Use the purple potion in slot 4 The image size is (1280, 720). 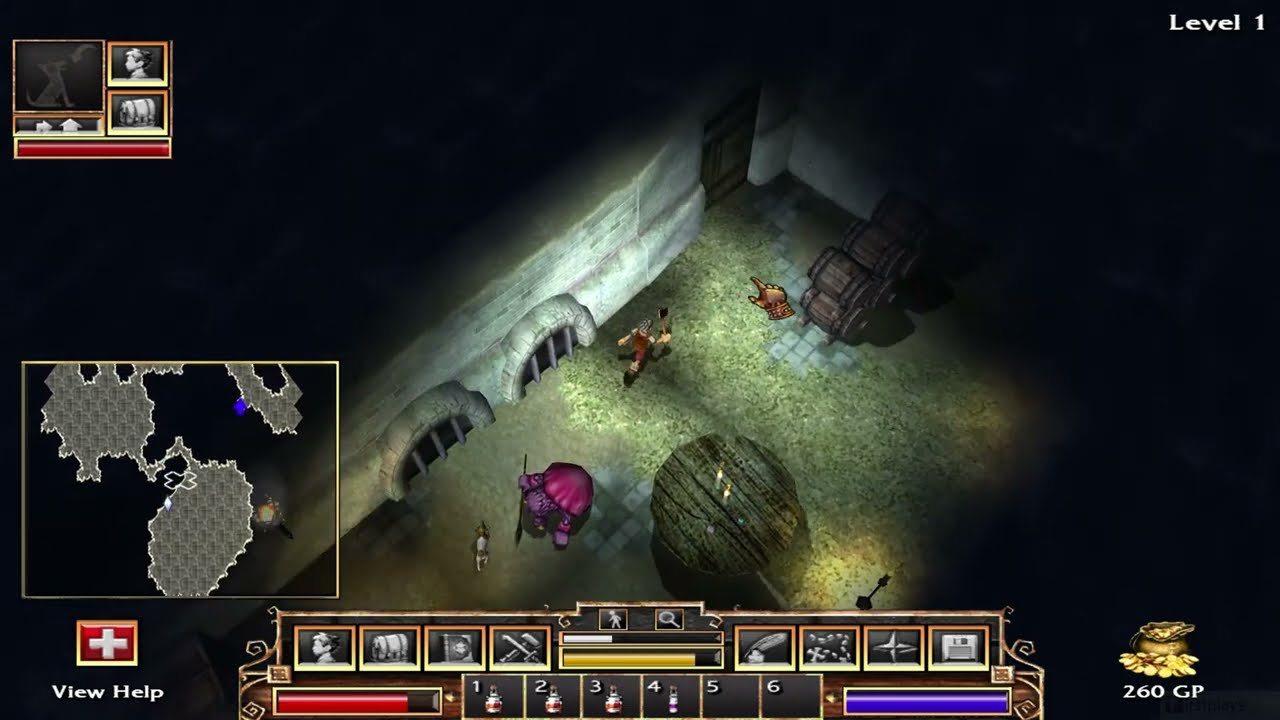click(x=672, y=698)
